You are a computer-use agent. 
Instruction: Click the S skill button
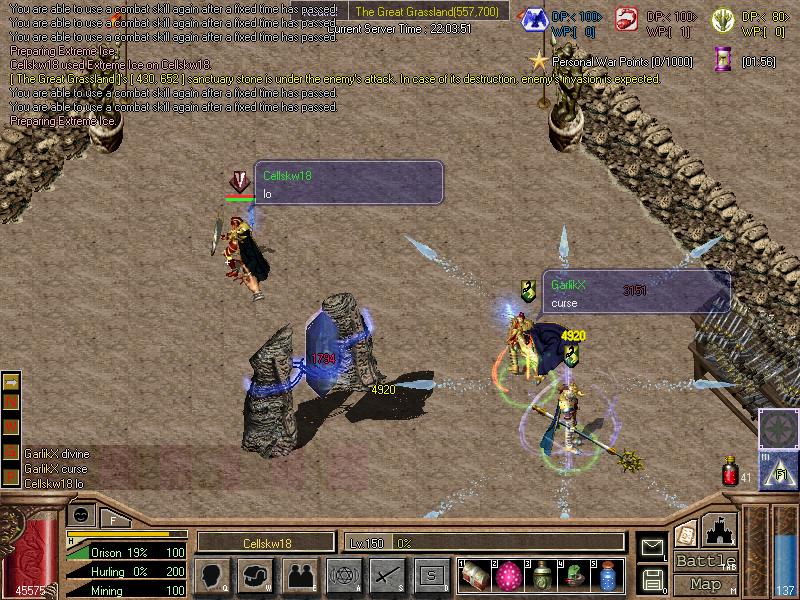(431, 575)
